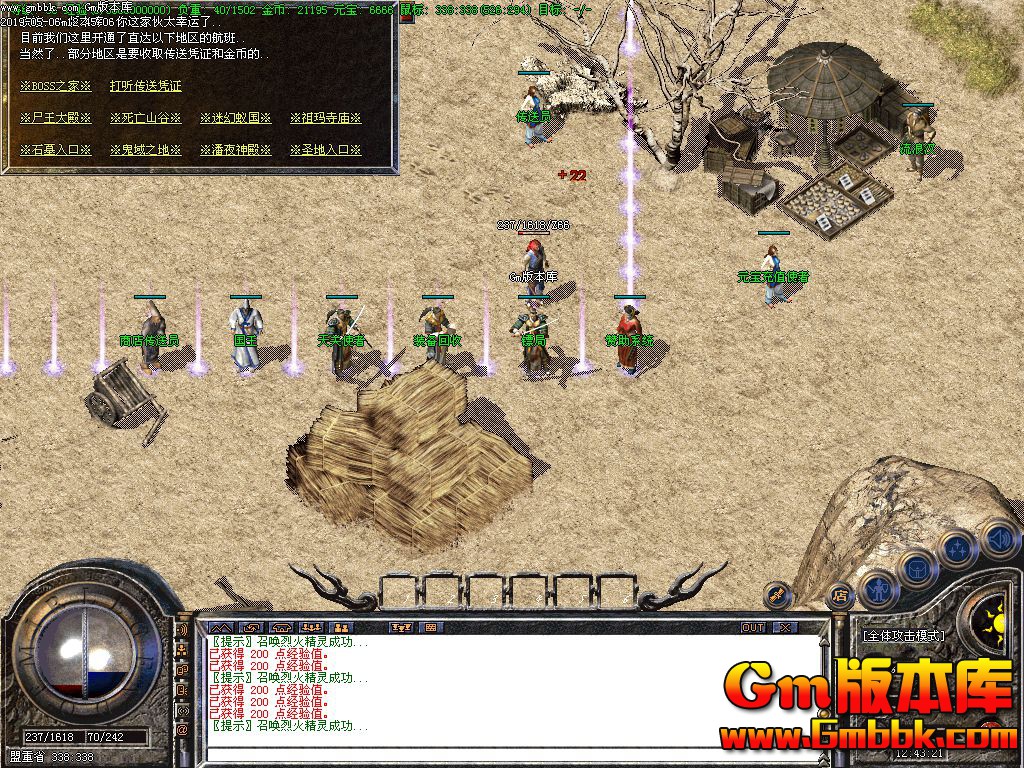Open the character status round button

879,589
